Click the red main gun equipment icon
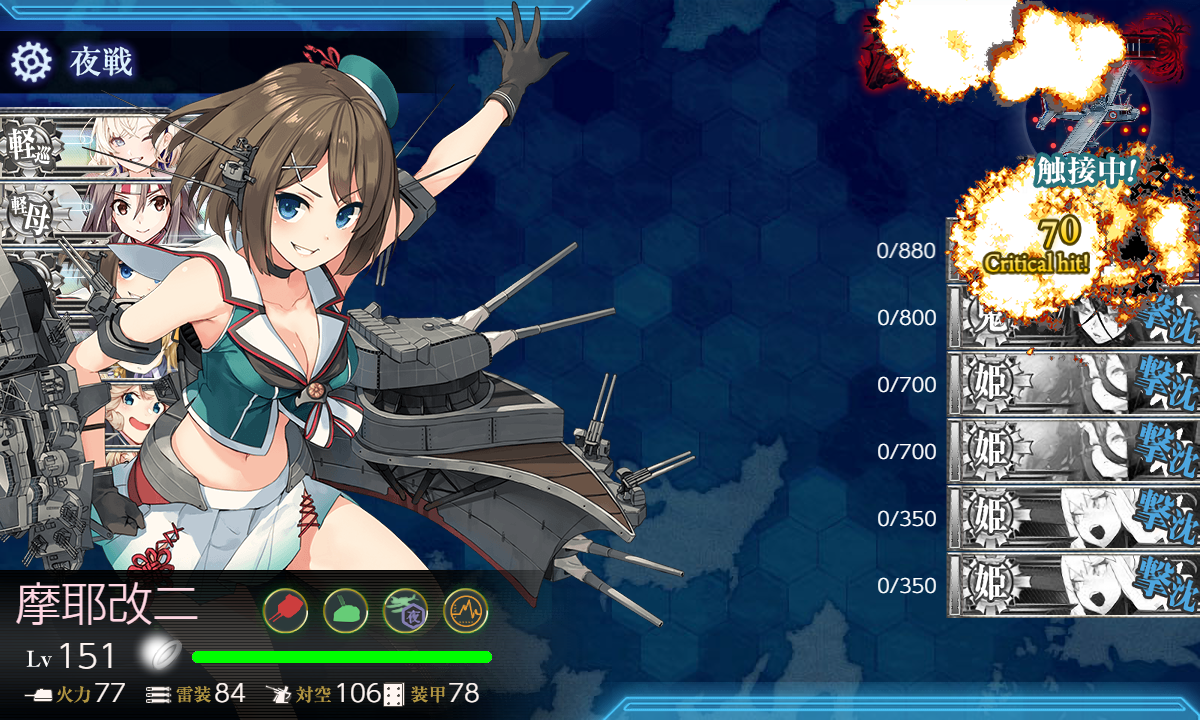Viewport: 1200px width, 720px height. [285, 609]
